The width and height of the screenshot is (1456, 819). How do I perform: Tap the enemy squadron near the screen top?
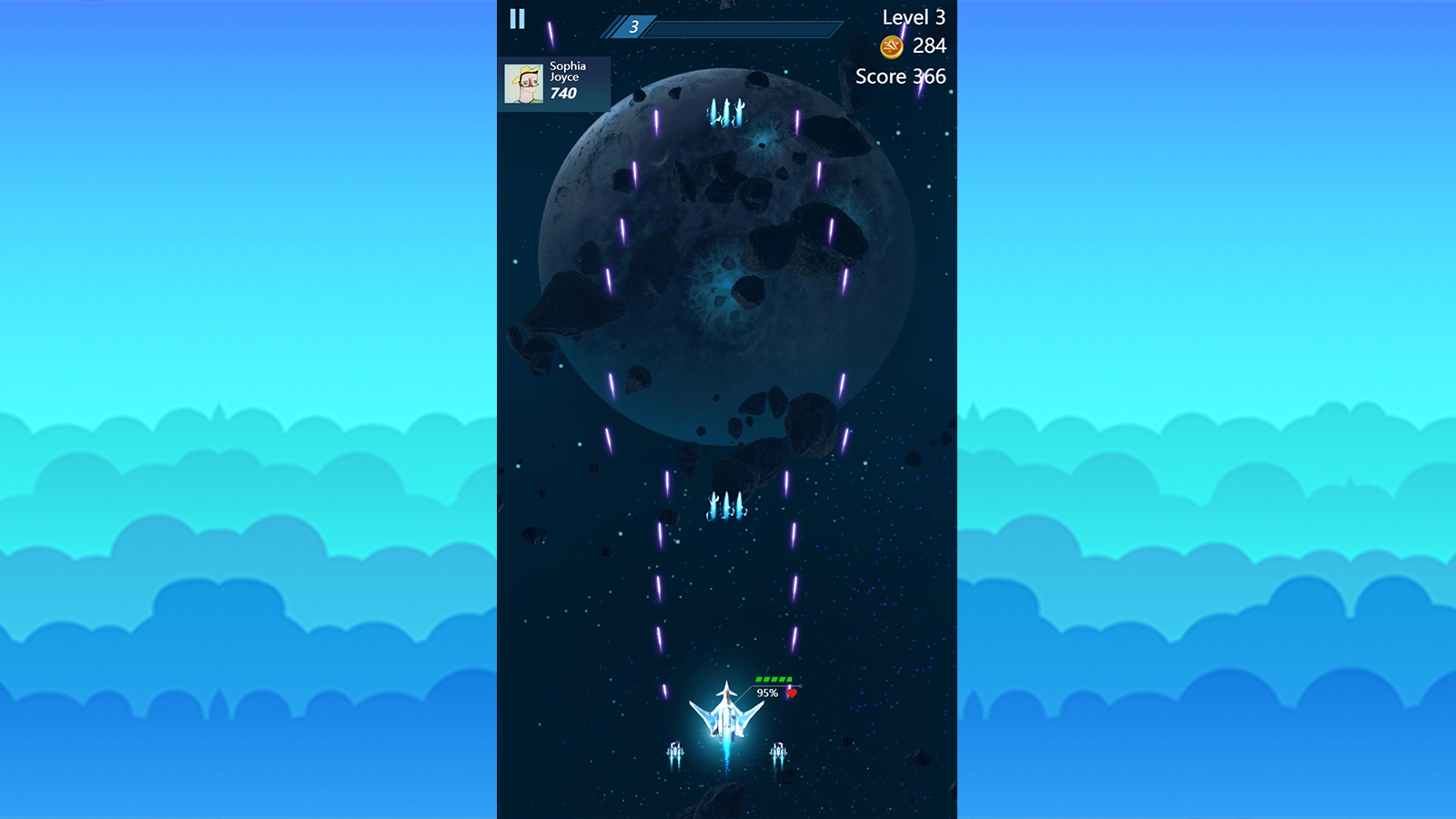(x=725, y=114)
